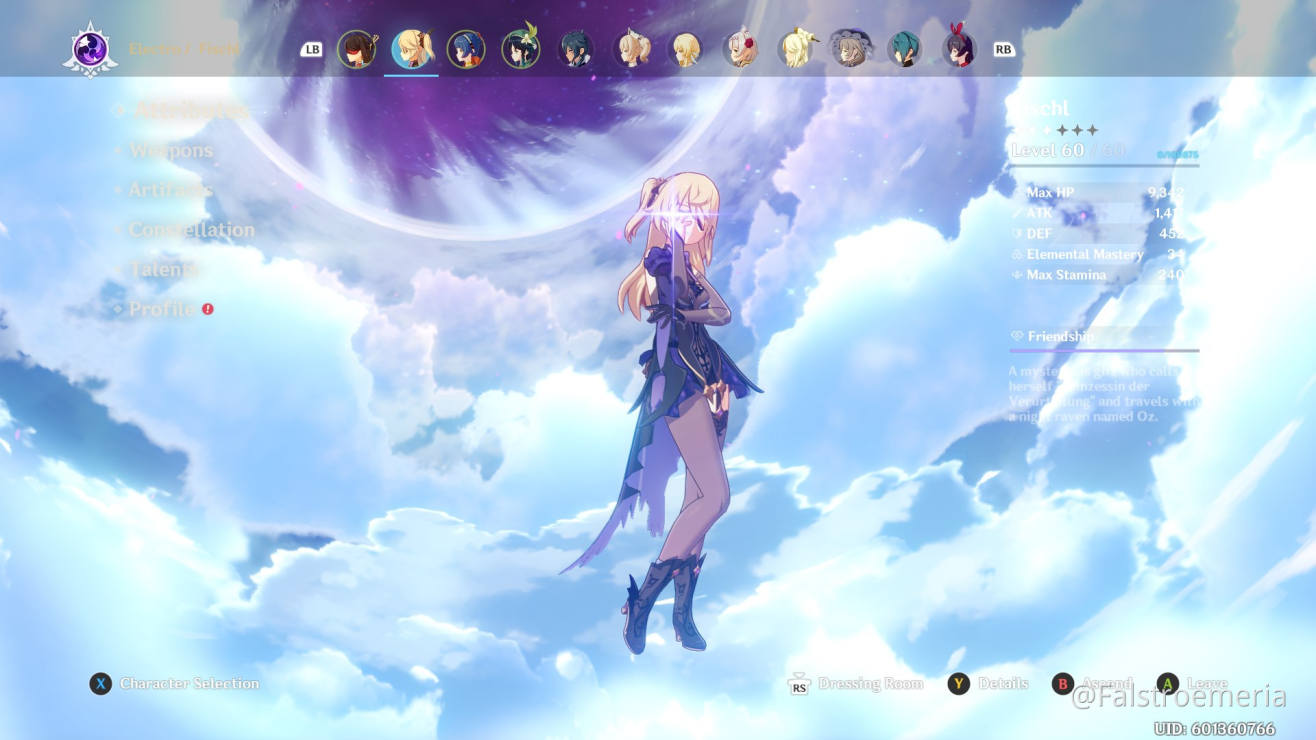Click the Friendship progress bar
The image size is (1316, 740).
pyautogui.click(x=1105, y=349)
